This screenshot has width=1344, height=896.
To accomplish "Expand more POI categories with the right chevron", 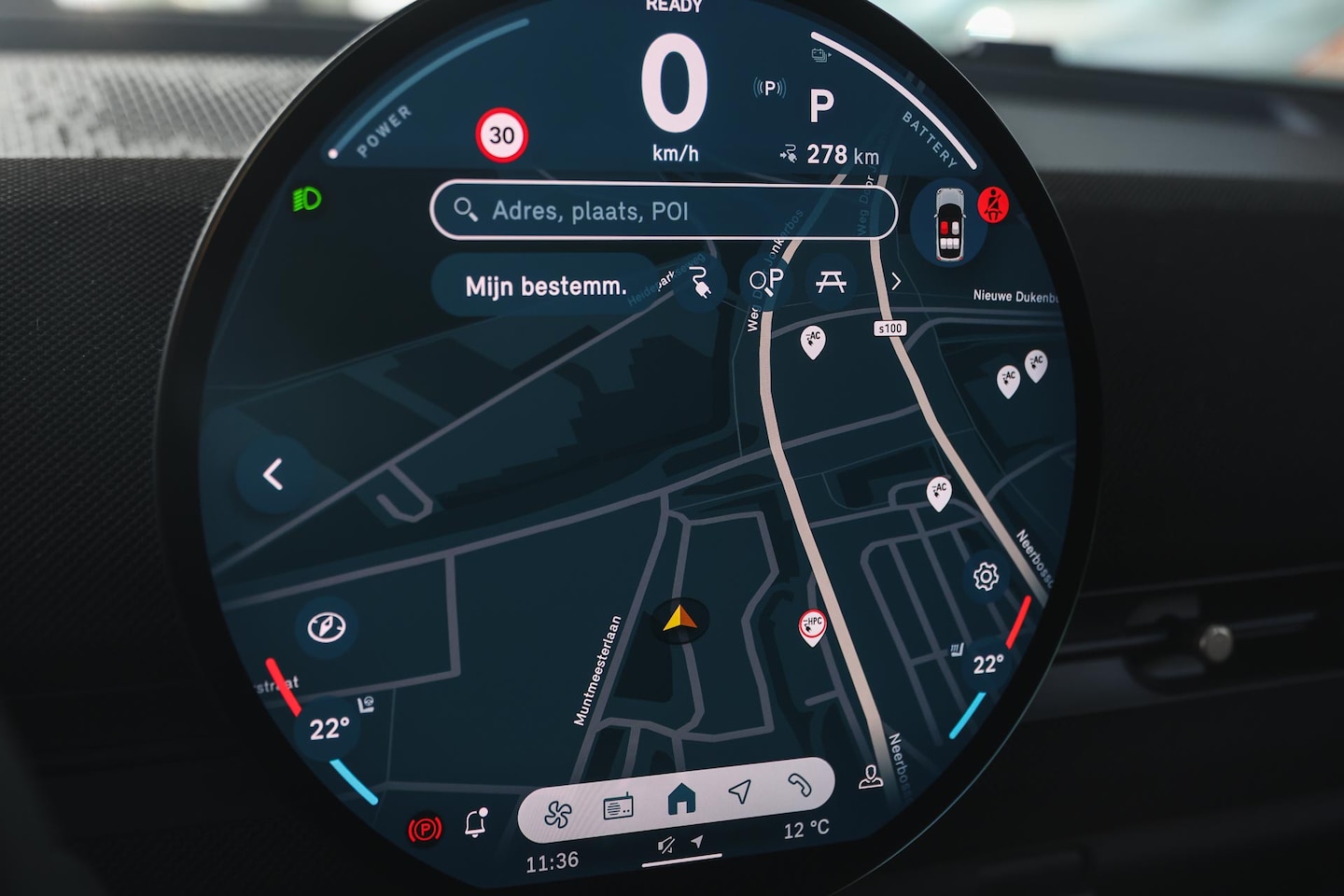I will coord(896,281).
